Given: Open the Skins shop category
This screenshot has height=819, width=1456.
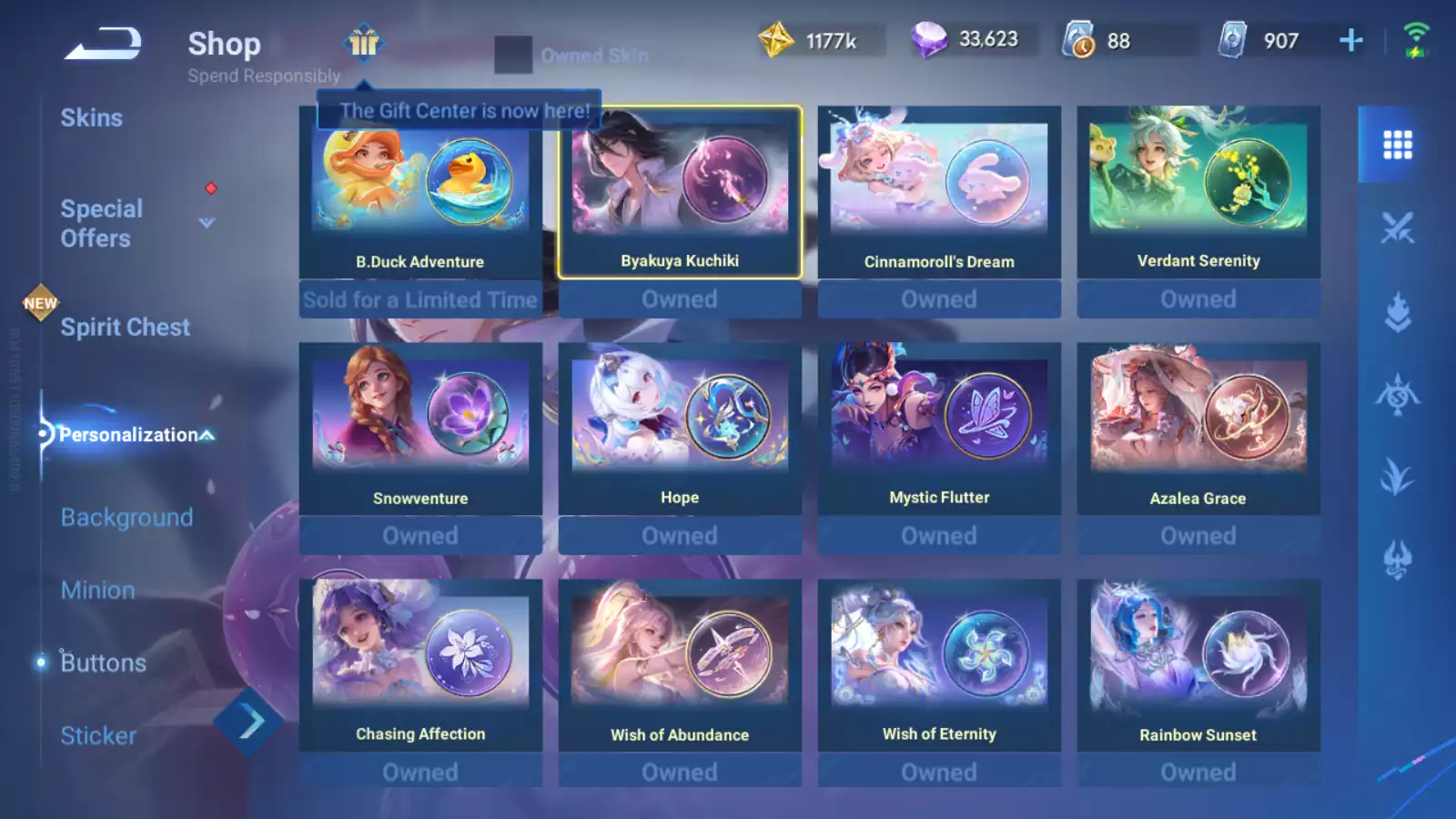Looking at the screenshot, I should pos(91,118).
